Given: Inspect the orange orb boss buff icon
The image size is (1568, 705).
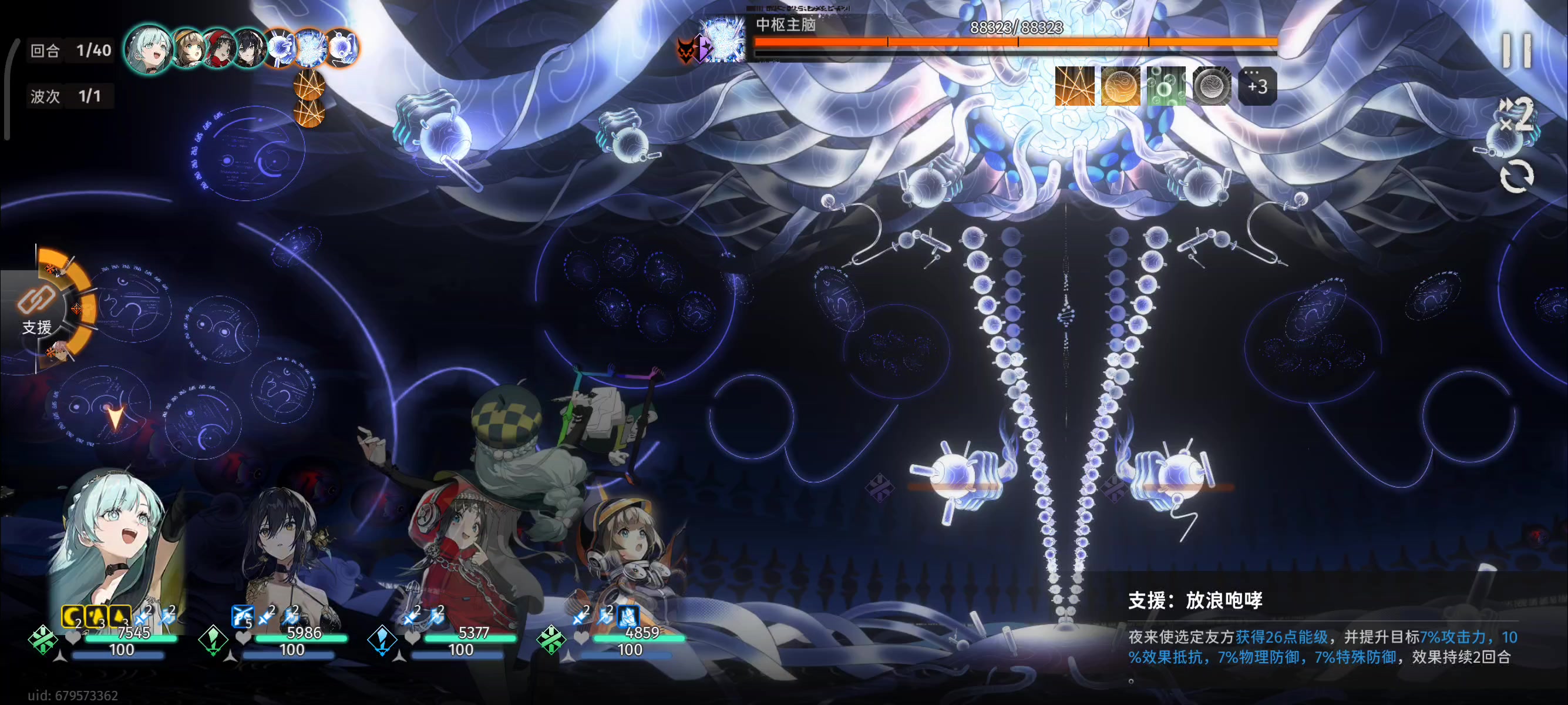Looking at the screenshot, I should [x=1120, y=86].
